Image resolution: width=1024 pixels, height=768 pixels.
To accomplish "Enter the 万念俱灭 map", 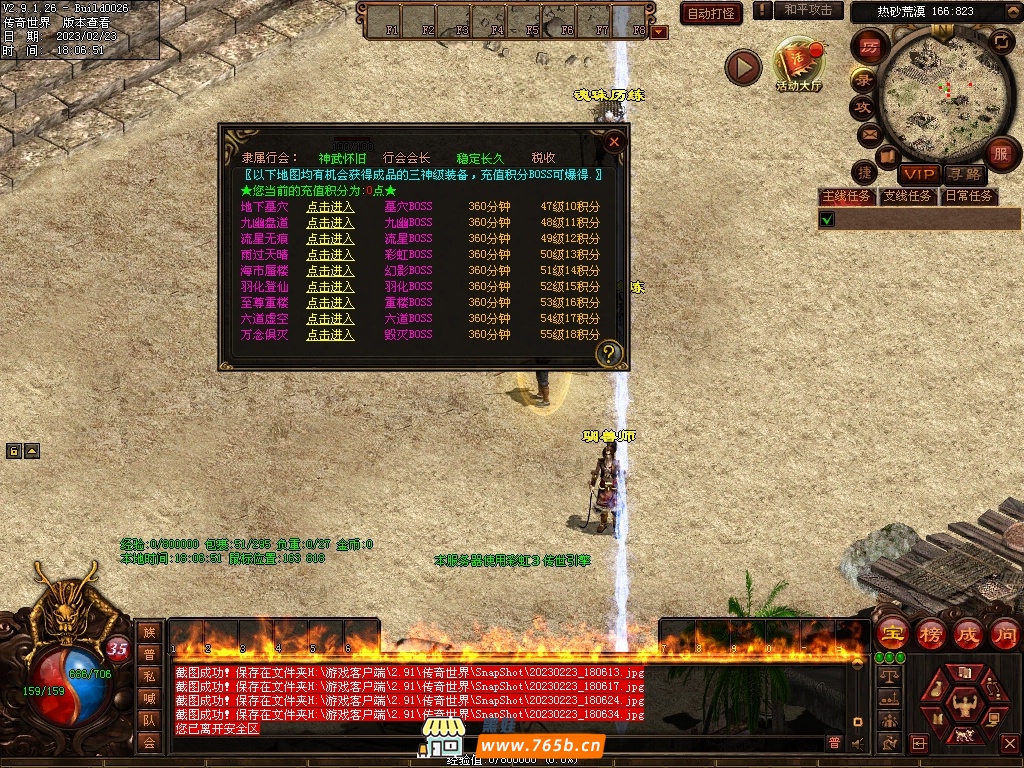I will (330, 335).
